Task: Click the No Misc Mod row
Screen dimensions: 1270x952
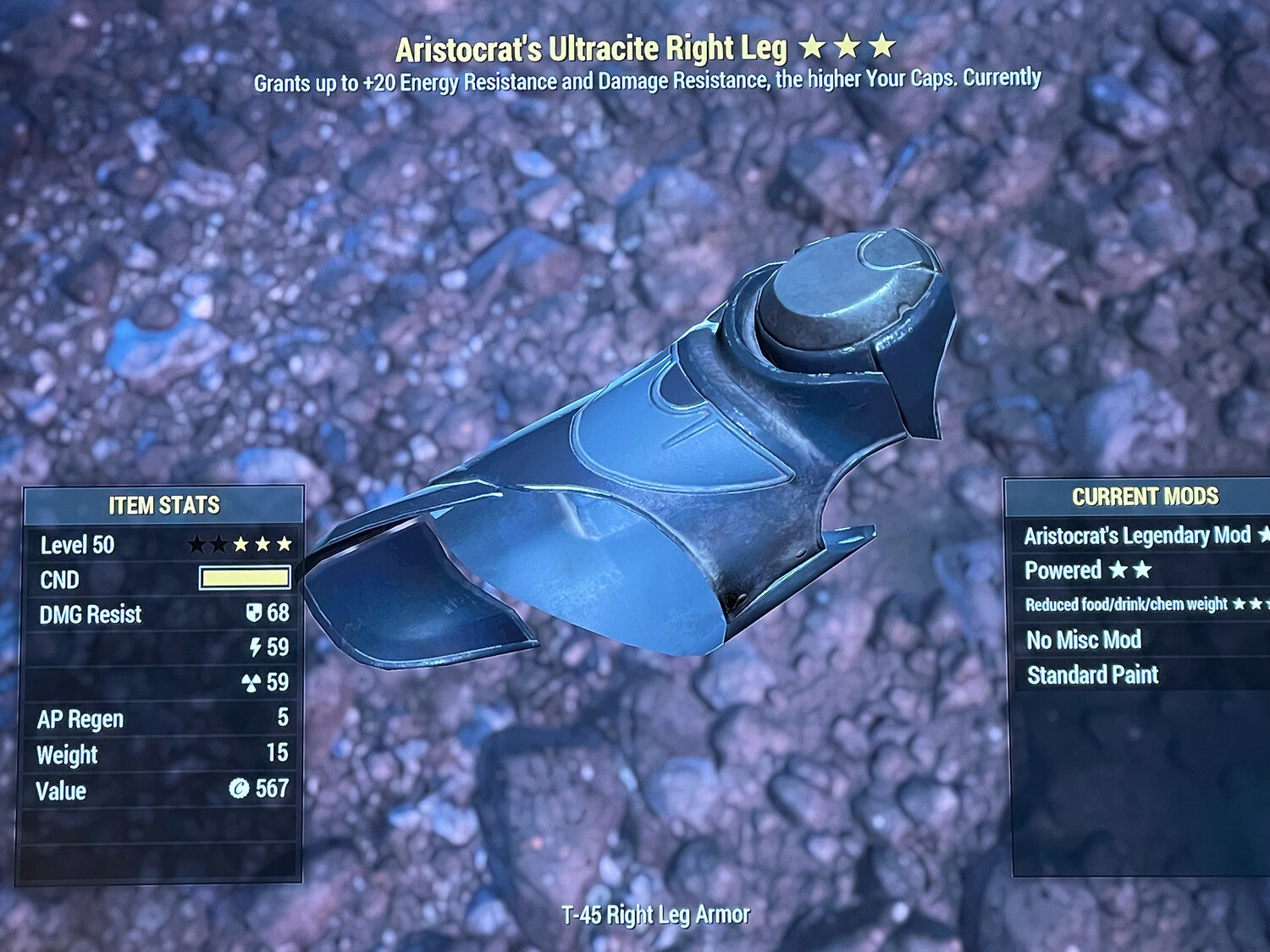Action: [1084, 640]
